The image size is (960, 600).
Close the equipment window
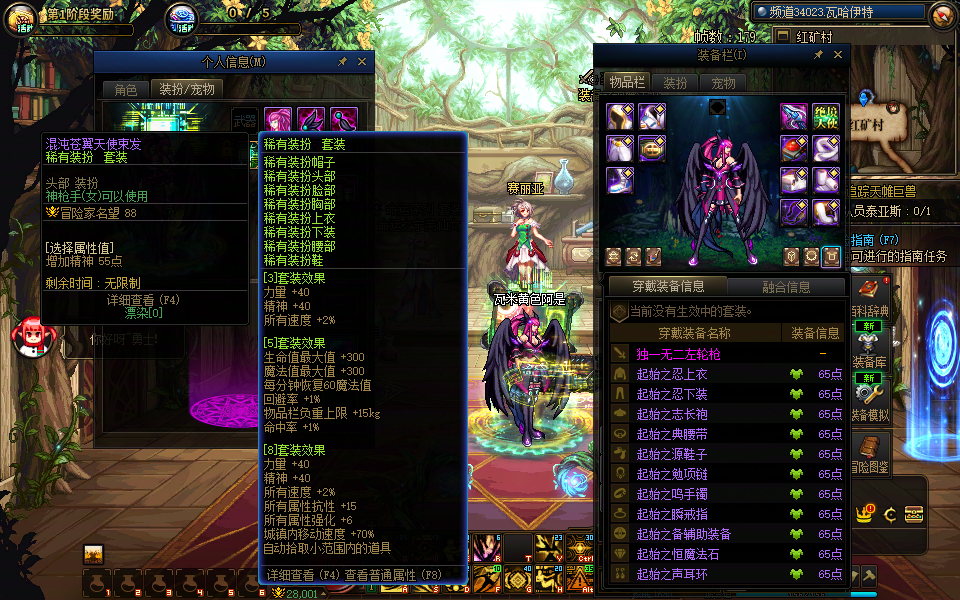point(839,55)
